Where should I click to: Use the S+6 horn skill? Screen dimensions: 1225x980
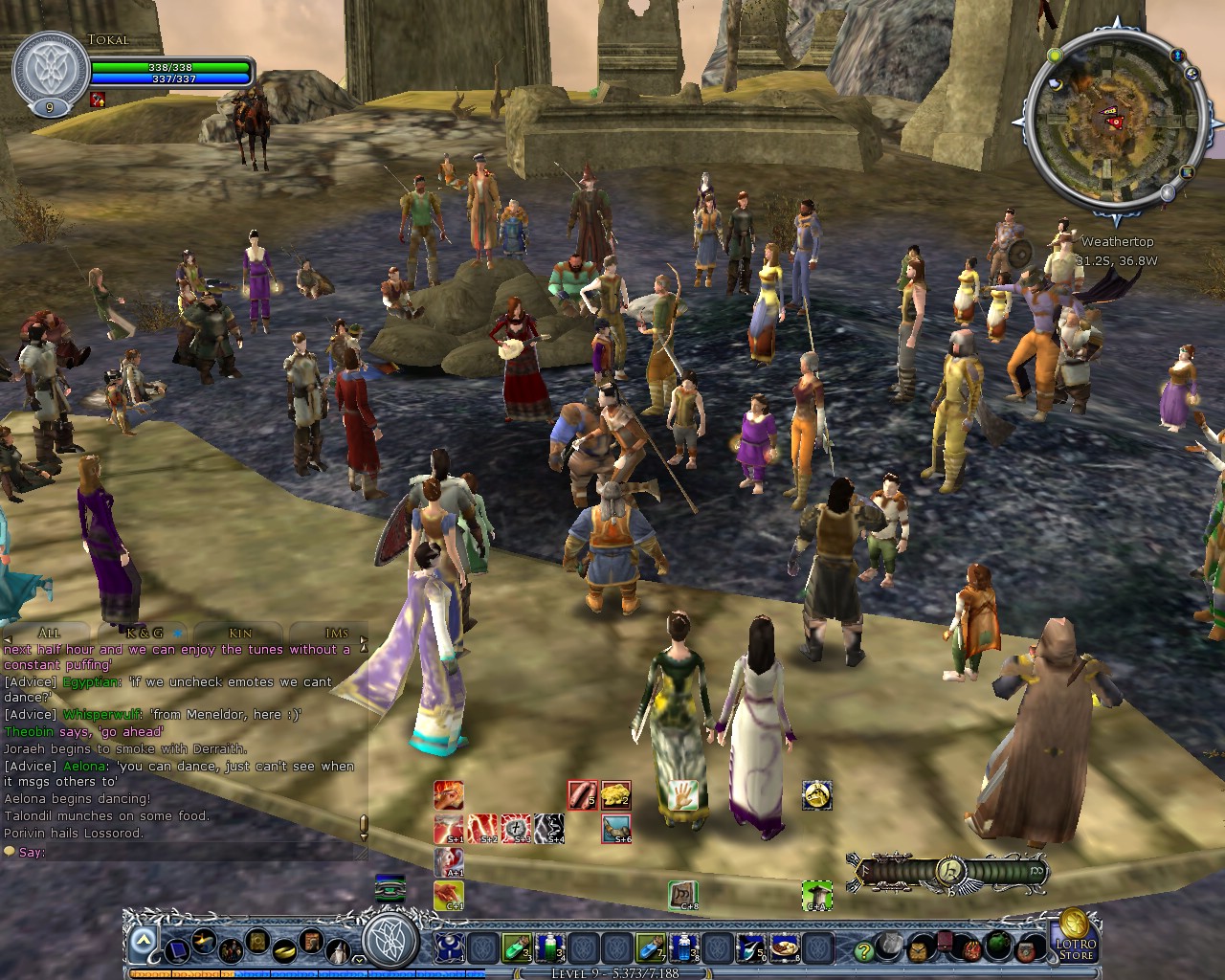click(x=616, y=827)
